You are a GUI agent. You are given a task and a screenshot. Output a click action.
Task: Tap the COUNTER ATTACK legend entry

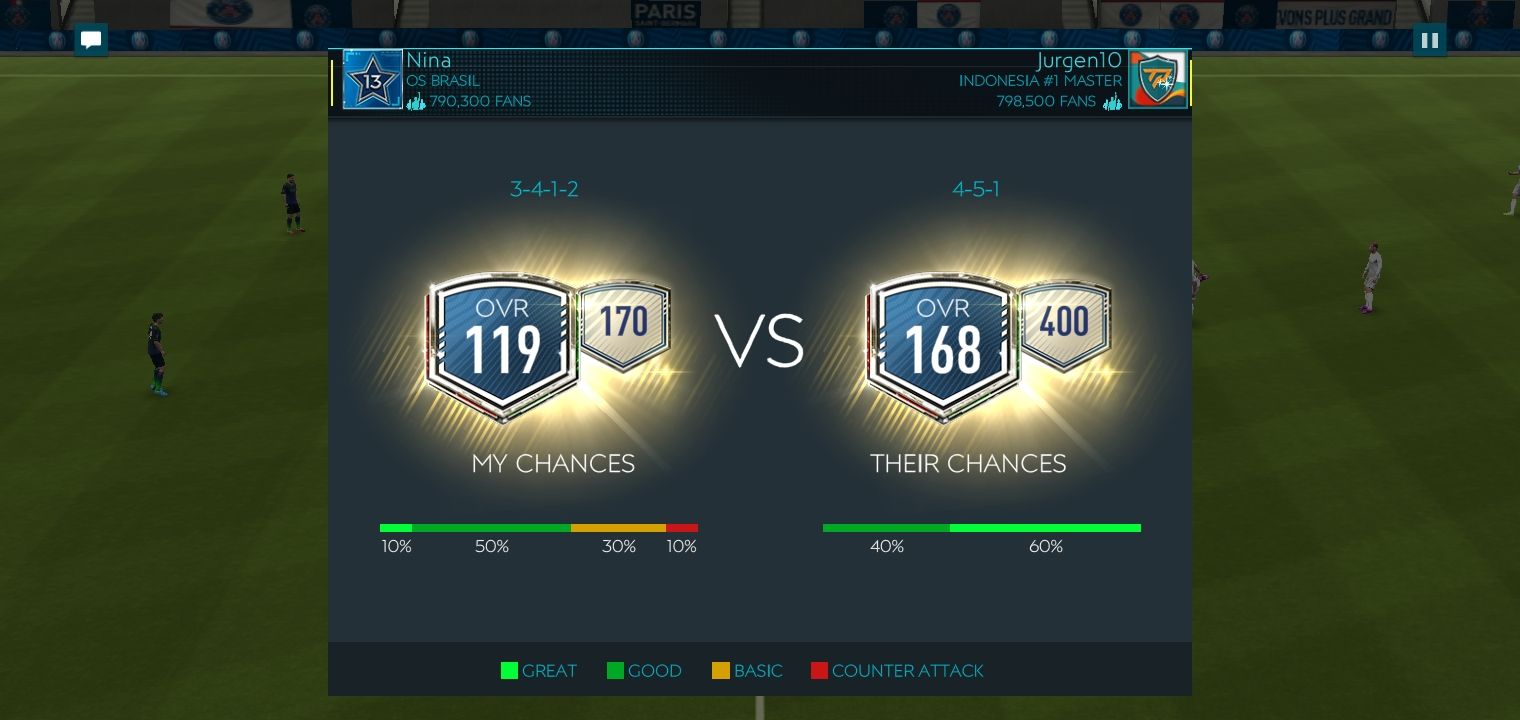tap(907, 671)
